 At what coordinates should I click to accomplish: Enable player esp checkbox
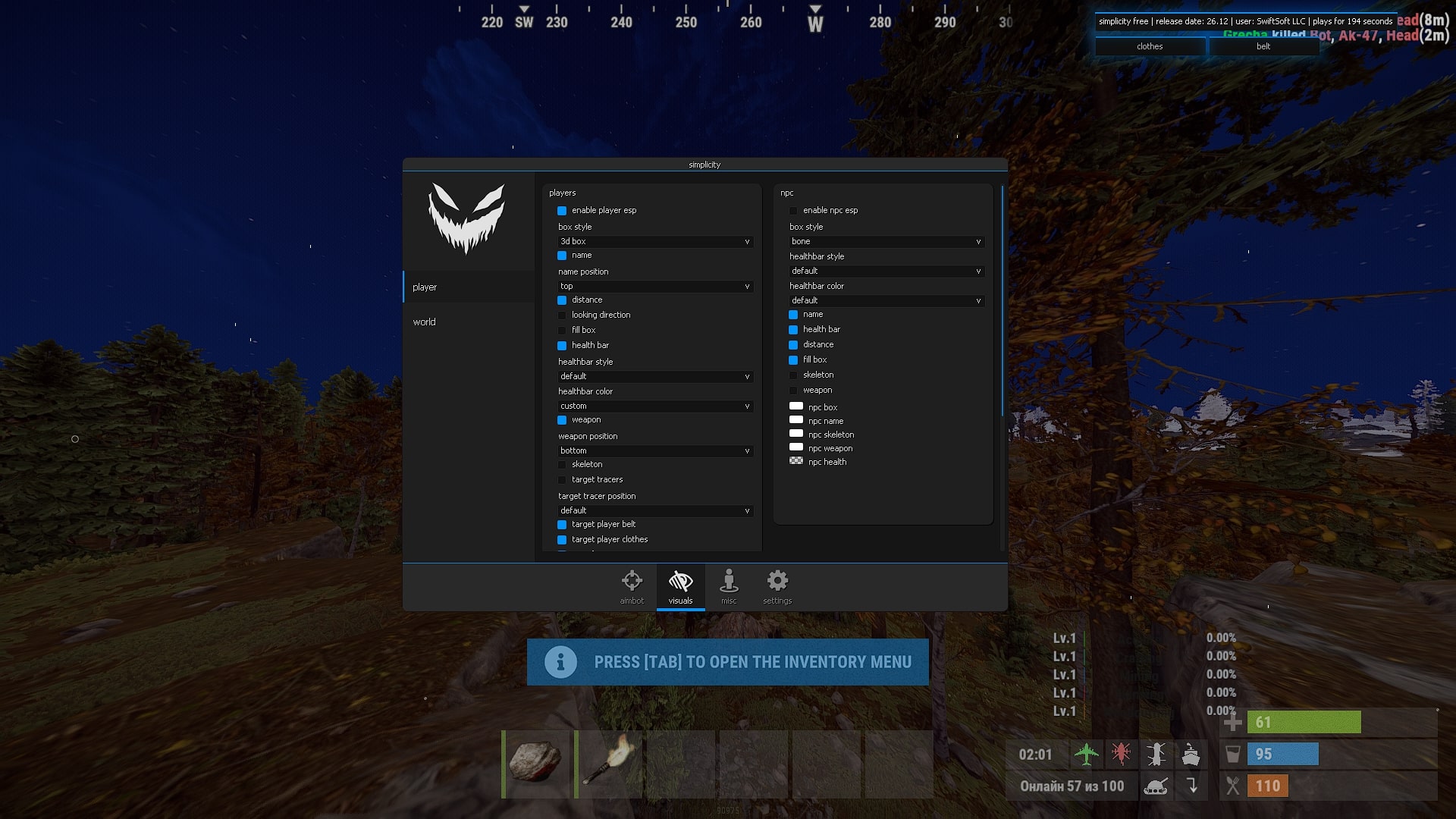point(561,210)
